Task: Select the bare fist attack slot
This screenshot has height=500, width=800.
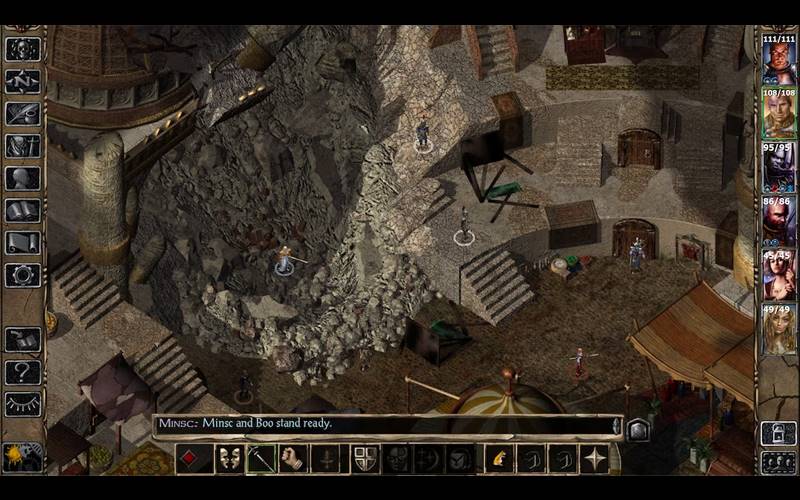Action: (x=291, y=458)
